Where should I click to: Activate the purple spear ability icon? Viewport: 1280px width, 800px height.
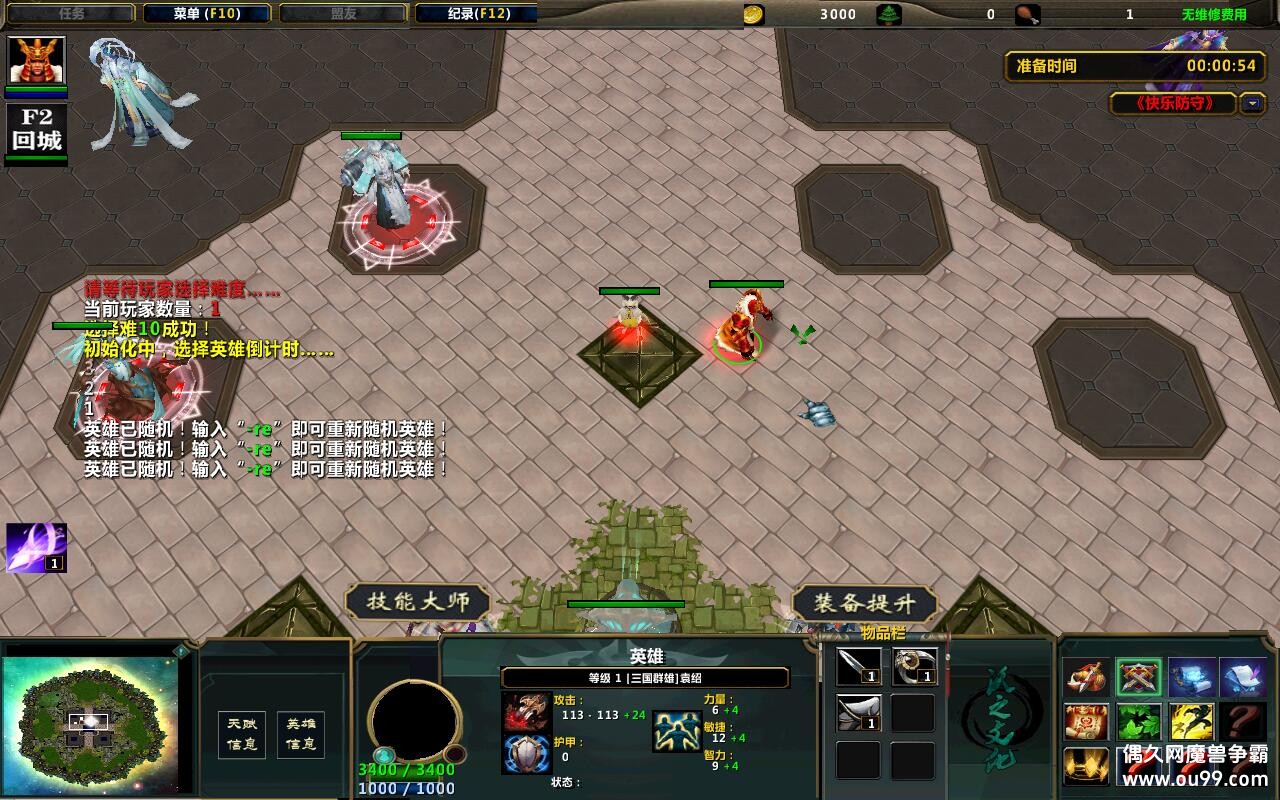pos(36,547)
